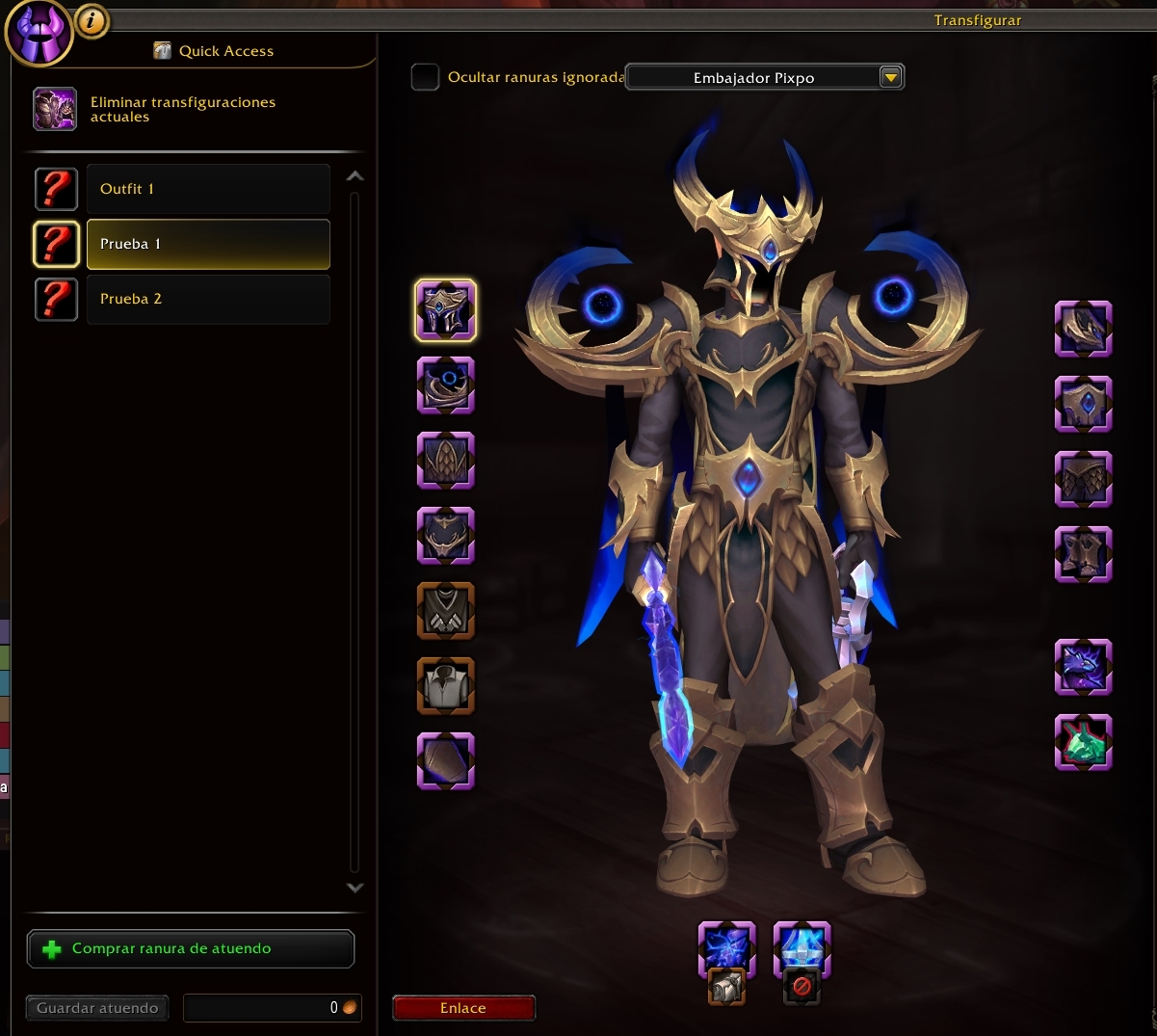The height and width of the screenshot is (1036, 1157).
Task: Select the off-hand weapon slot
Action: click(x=802, y=948)
